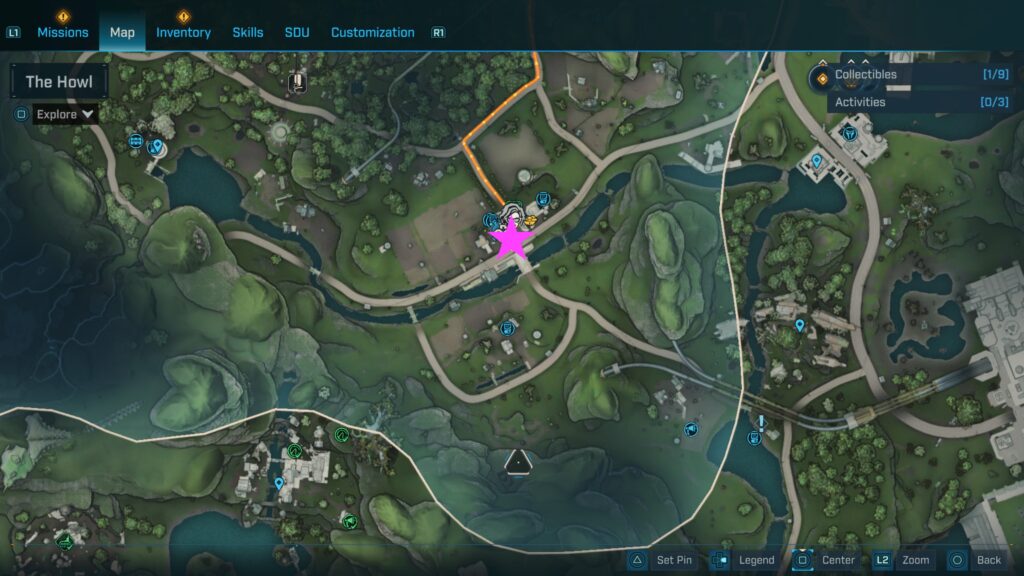Select the Map tab
This screenshot has height=576, width=1024.
pos(122,32)
